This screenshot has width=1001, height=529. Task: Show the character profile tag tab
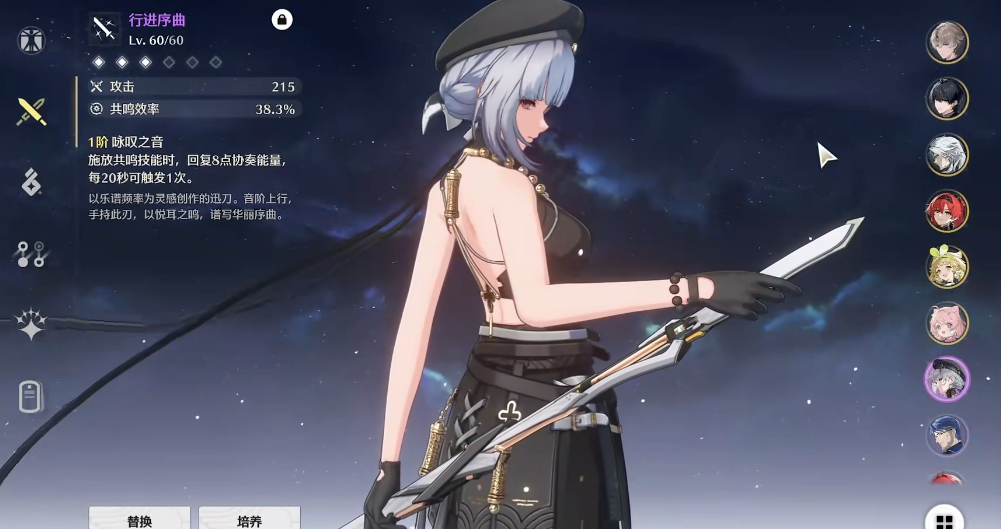32,396
